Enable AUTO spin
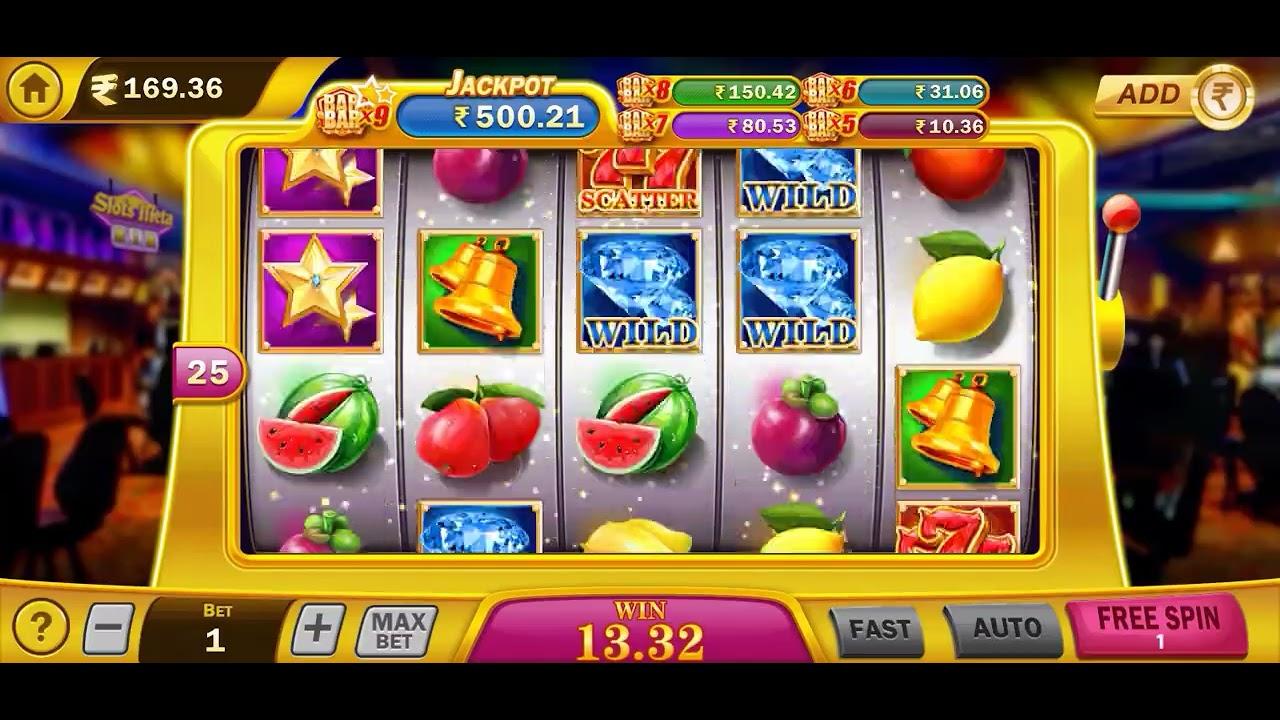The width and height of the screenshot is (1280, 720). tap(1005, 628)
